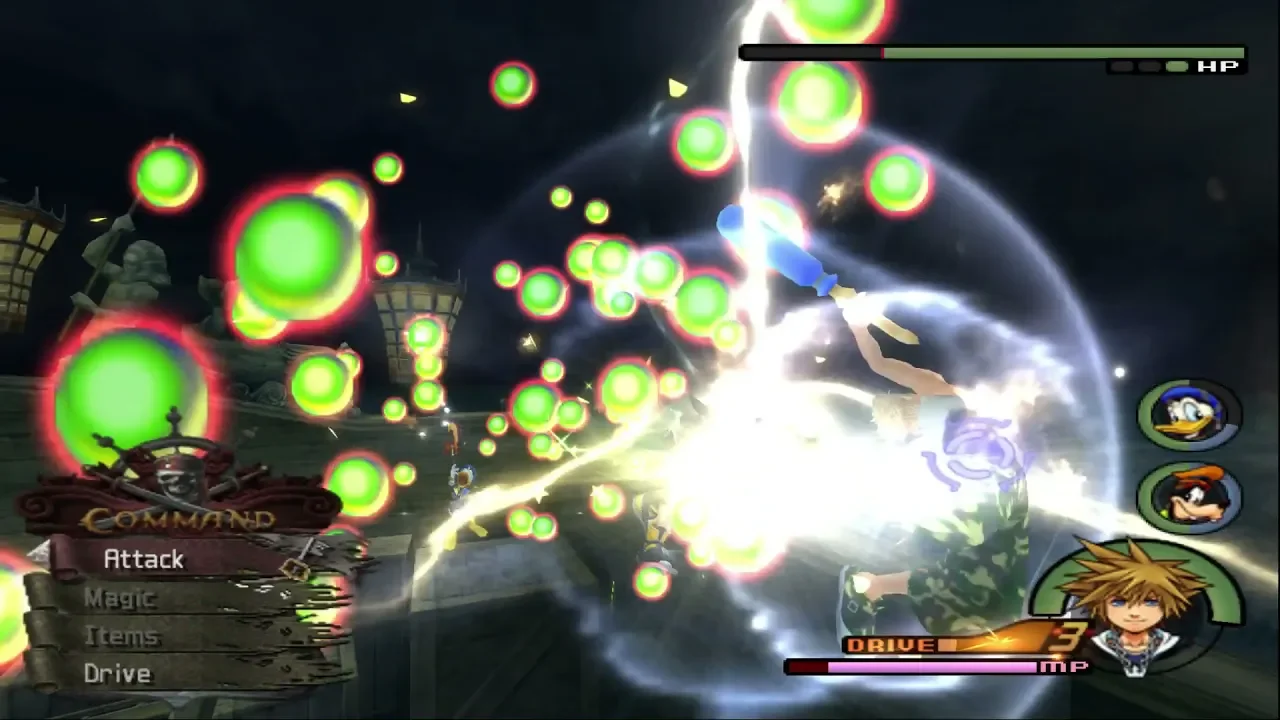Open the Items command menu
Image resolution: width=1280 pixels, height=720 pixels.
click(121, 636)
